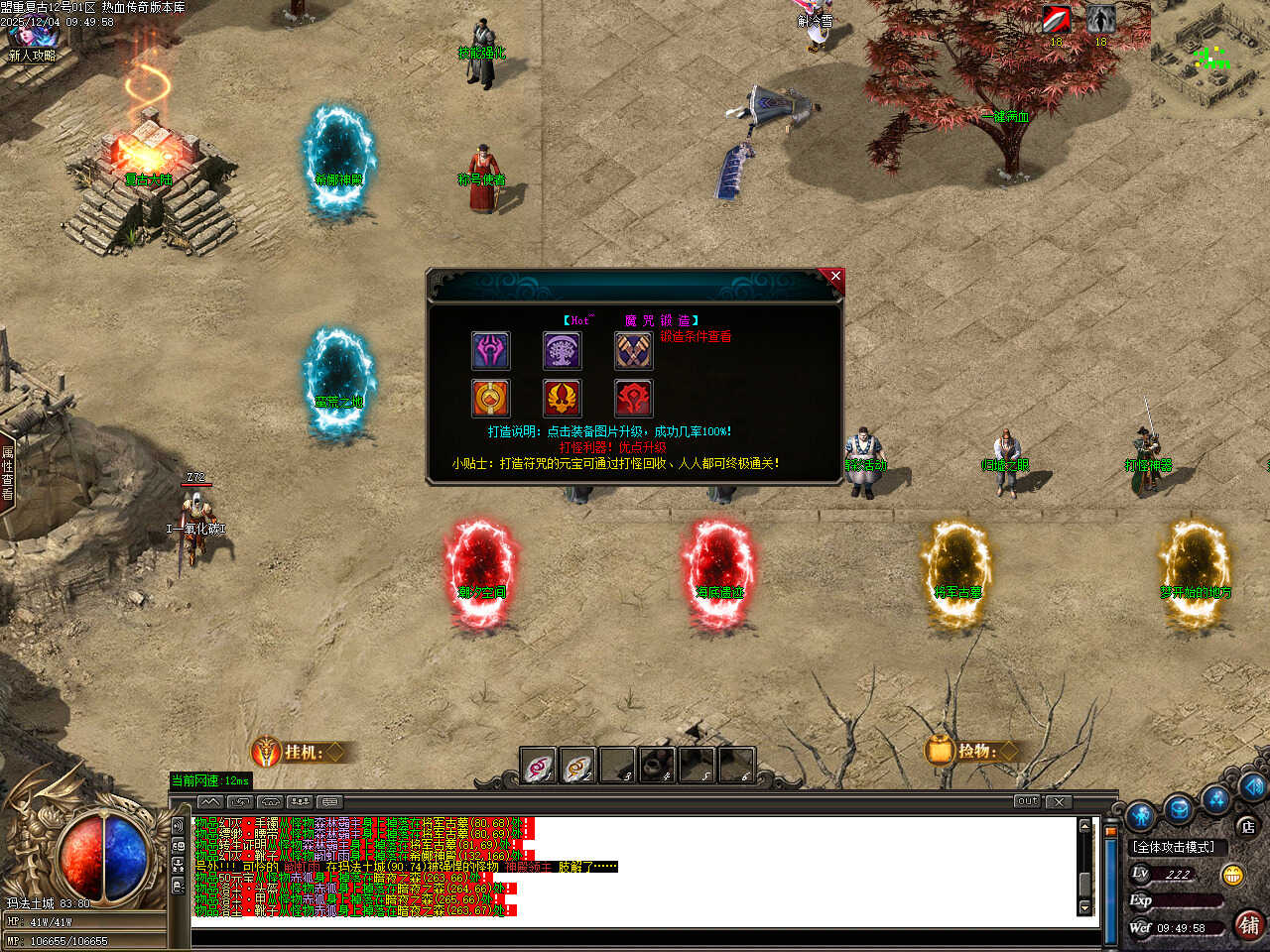Toggle the 捡物 auto-pickup button
Image resolution: width=1270 pixels, height=952 pixels.
point(971,751)
